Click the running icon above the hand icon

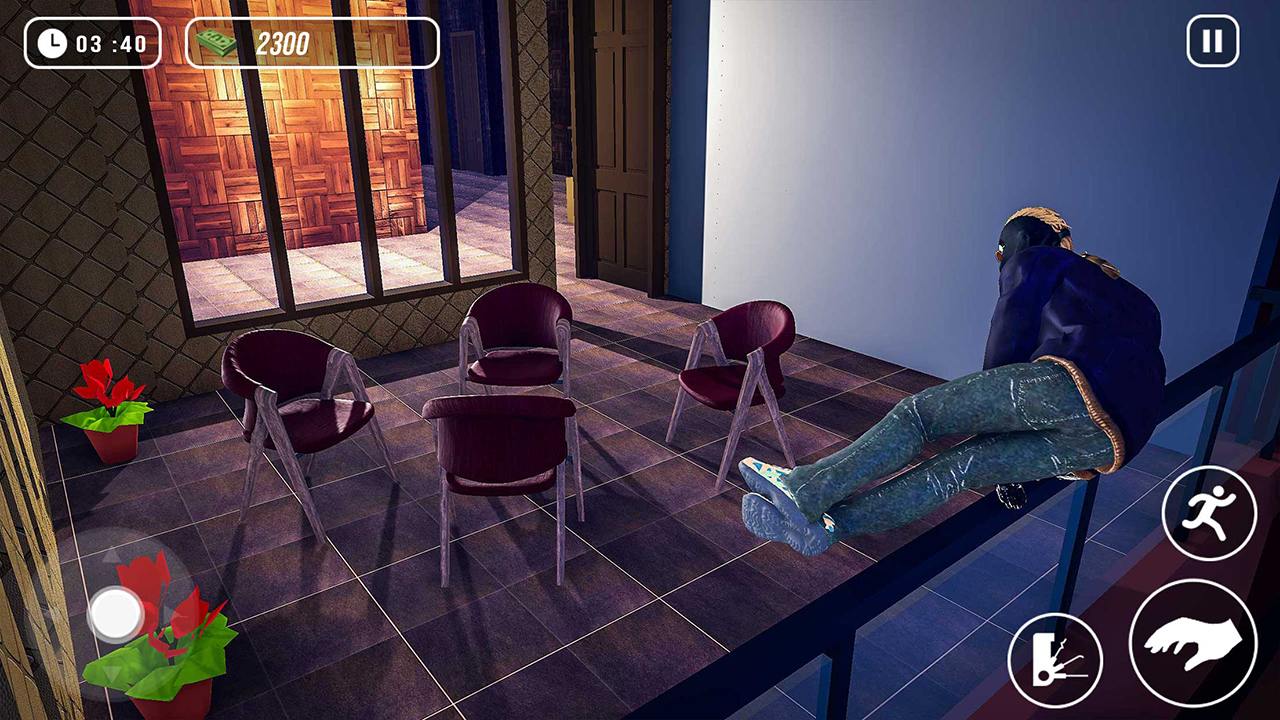(1211, 512)
